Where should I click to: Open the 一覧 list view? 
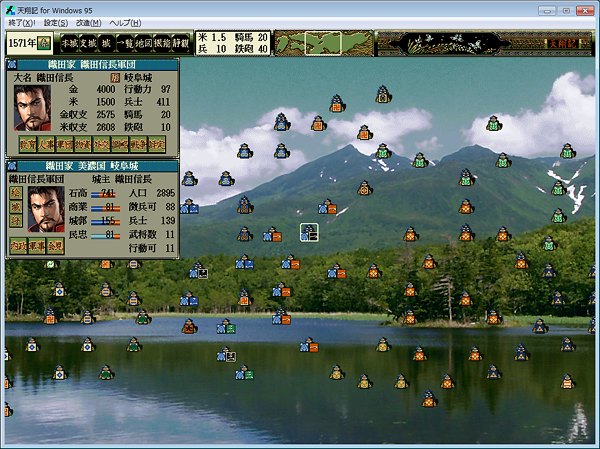[125, 43]
